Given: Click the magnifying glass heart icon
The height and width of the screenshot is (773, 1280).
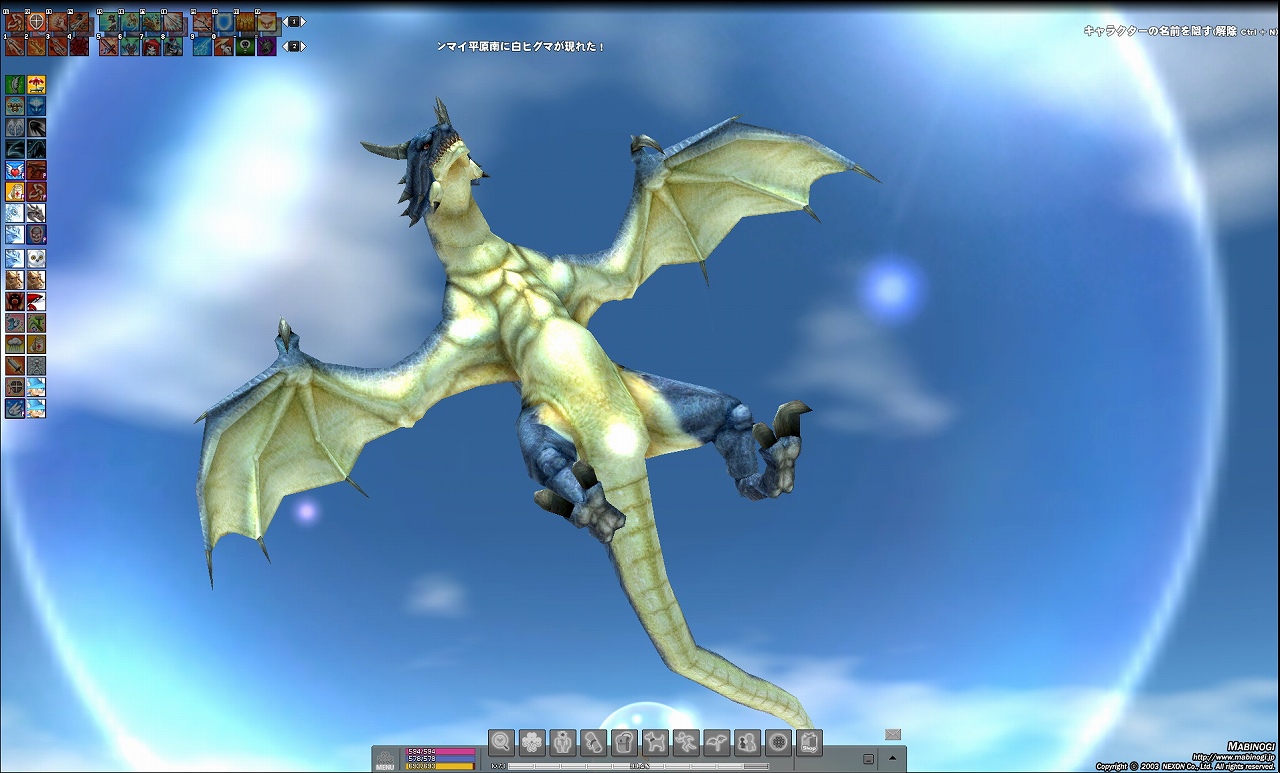Looking at the screenshot, I should [x=501, y=742].
